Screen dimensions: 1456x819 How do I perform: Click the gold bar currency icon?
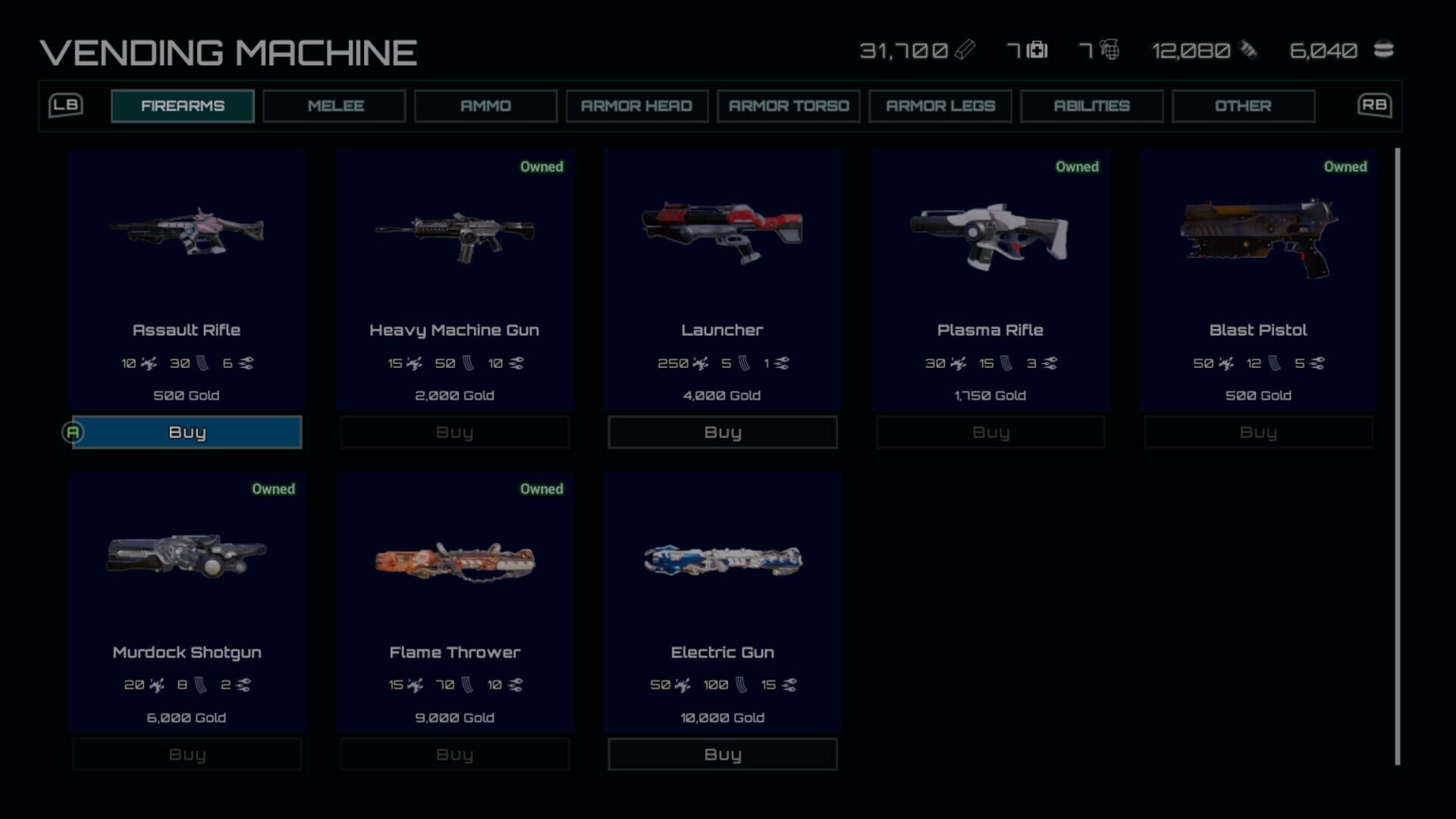coord(965,51)
